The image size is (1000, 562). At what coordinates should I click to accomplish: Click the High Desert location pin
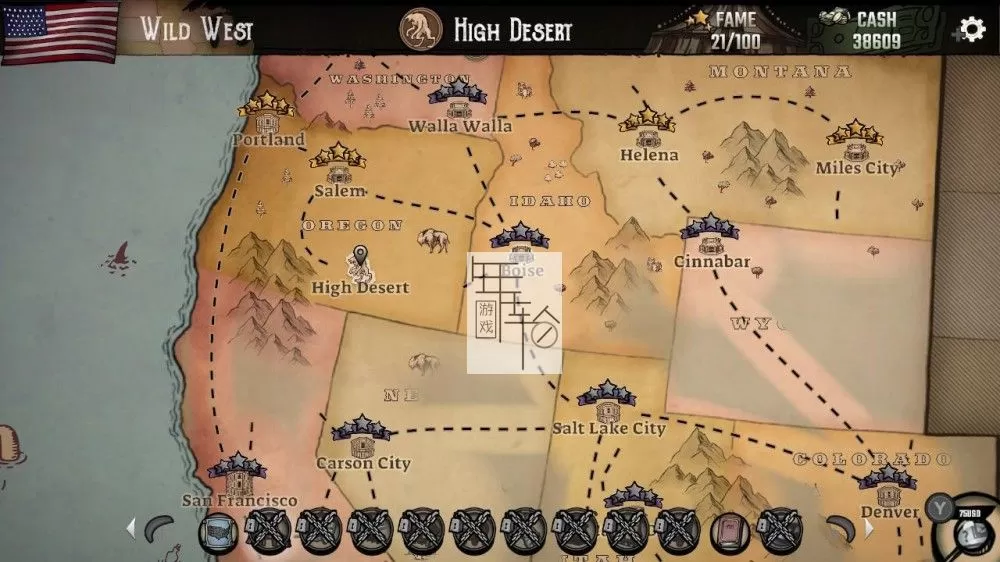pos(360,262)
